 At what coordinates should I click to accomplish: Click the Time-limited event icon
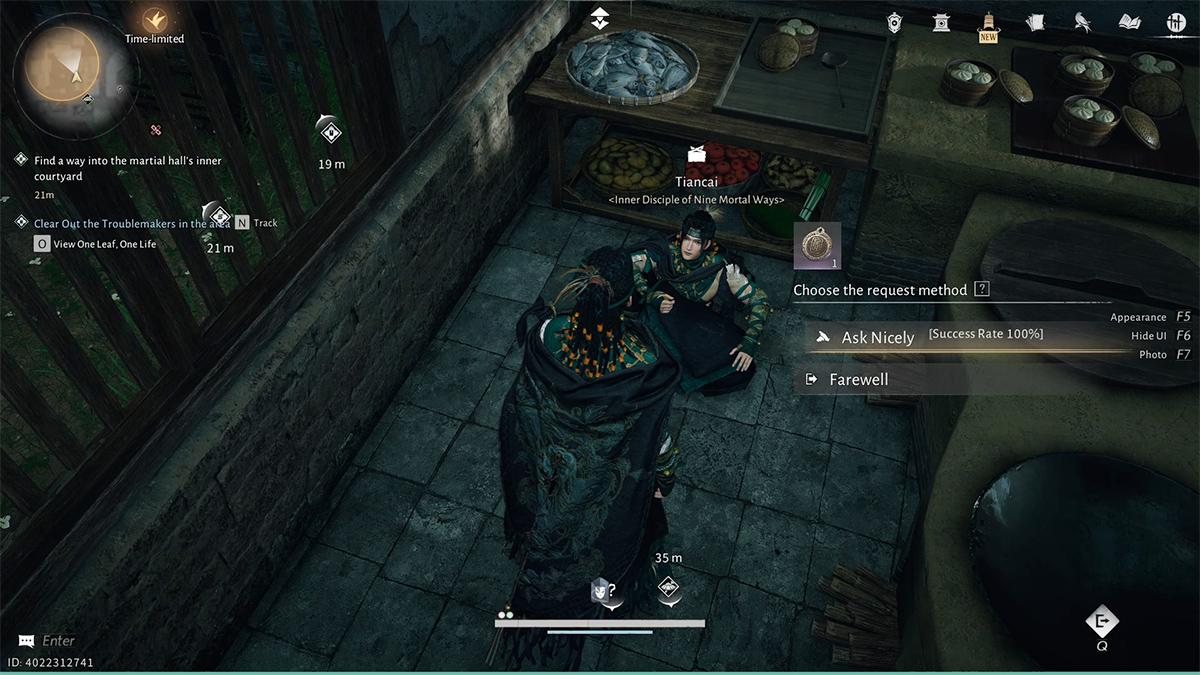pos(154,19)
